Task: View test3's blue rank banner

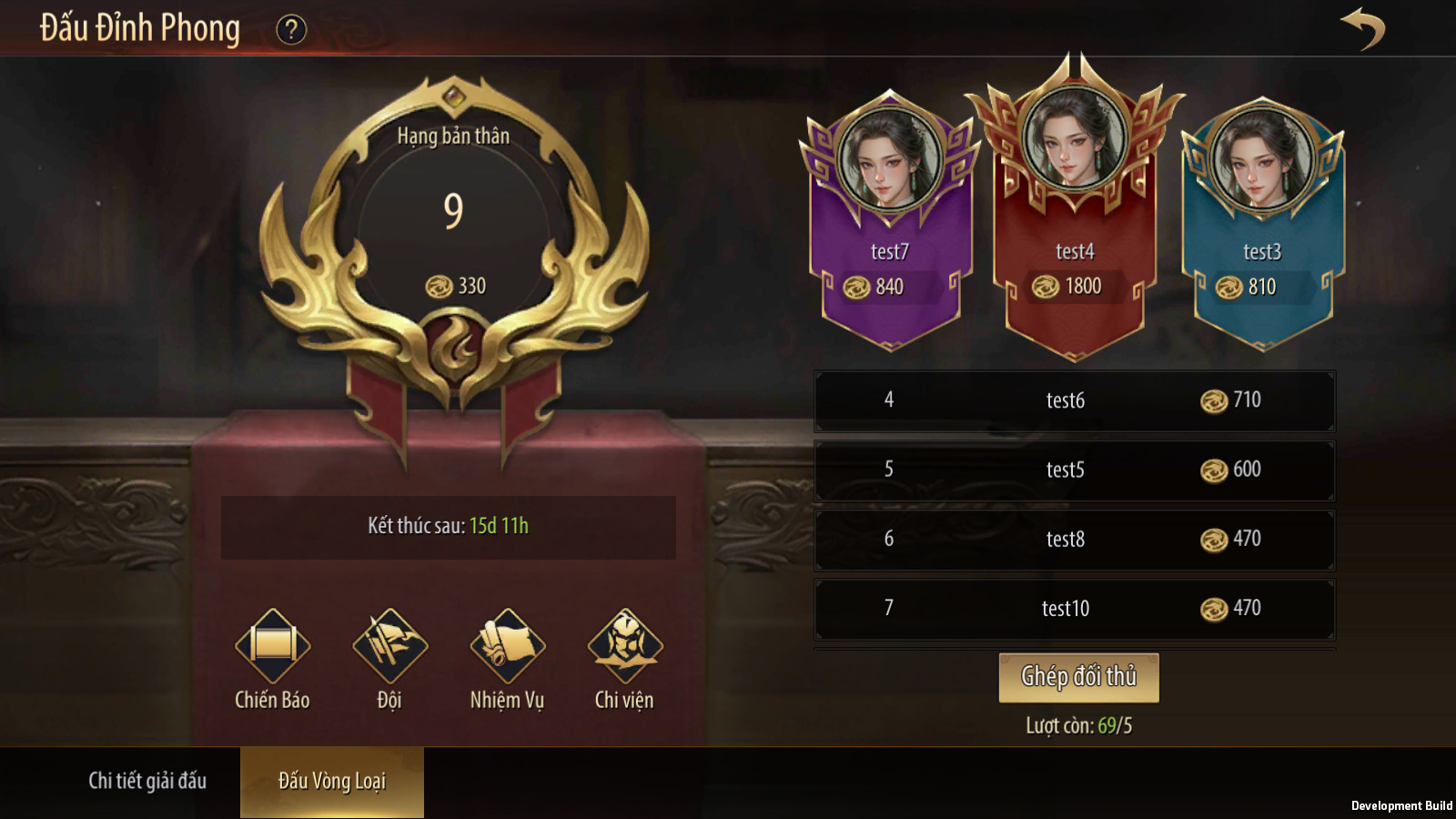Action: [1262, 227]
